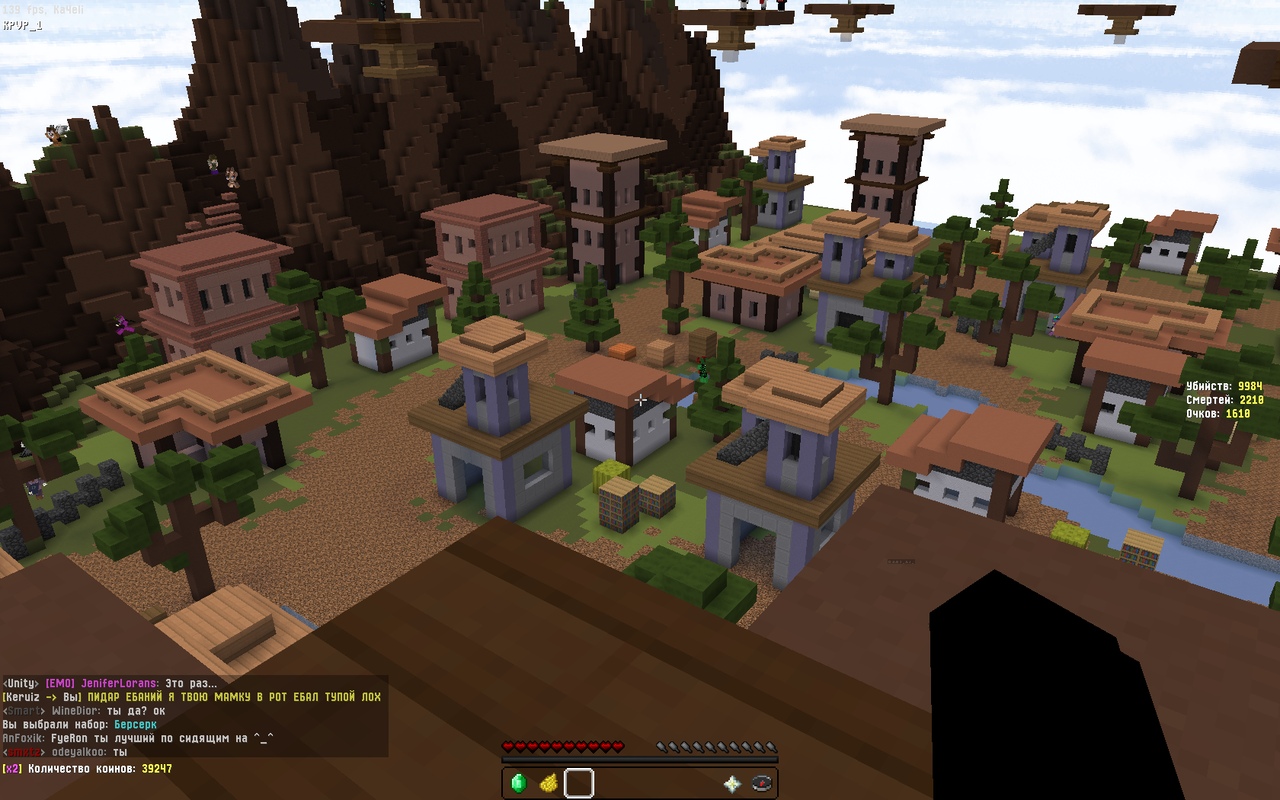
Task: Click FyeRon's chat message from AnFoxik
Action: click(x=138, y=738)
